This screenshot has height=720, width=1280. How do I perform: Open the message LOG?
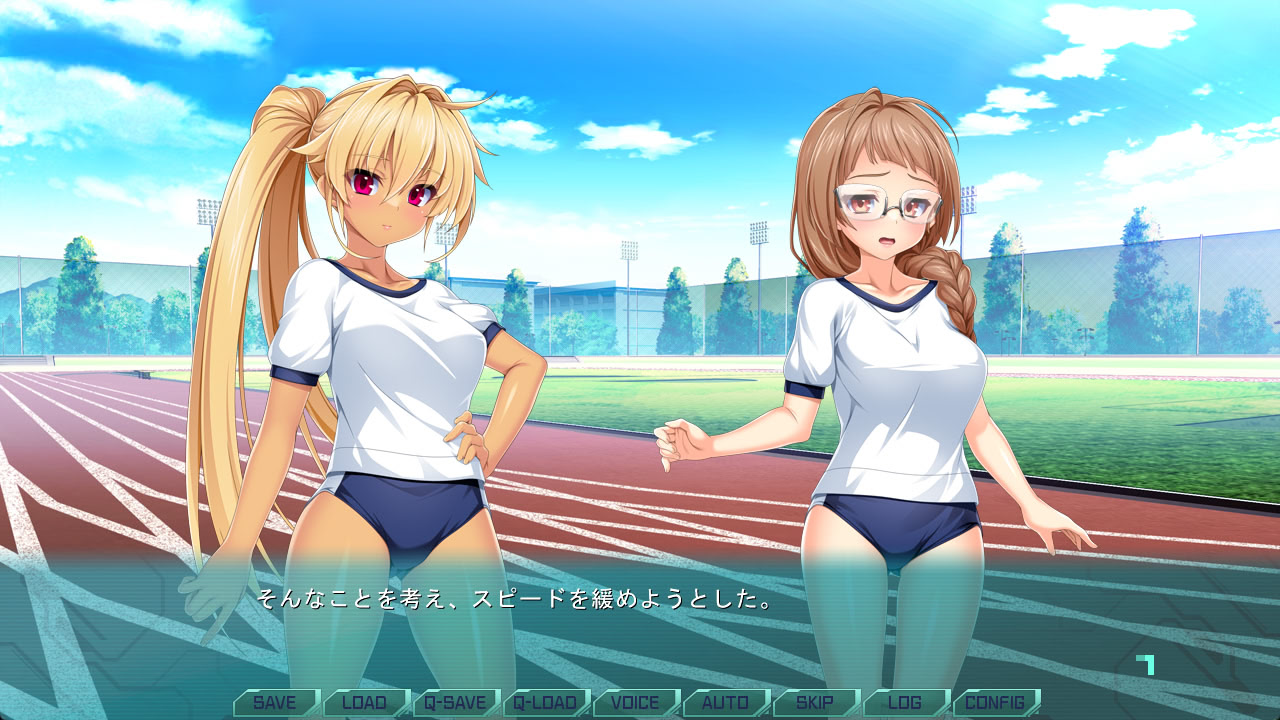tap(905, 703)
